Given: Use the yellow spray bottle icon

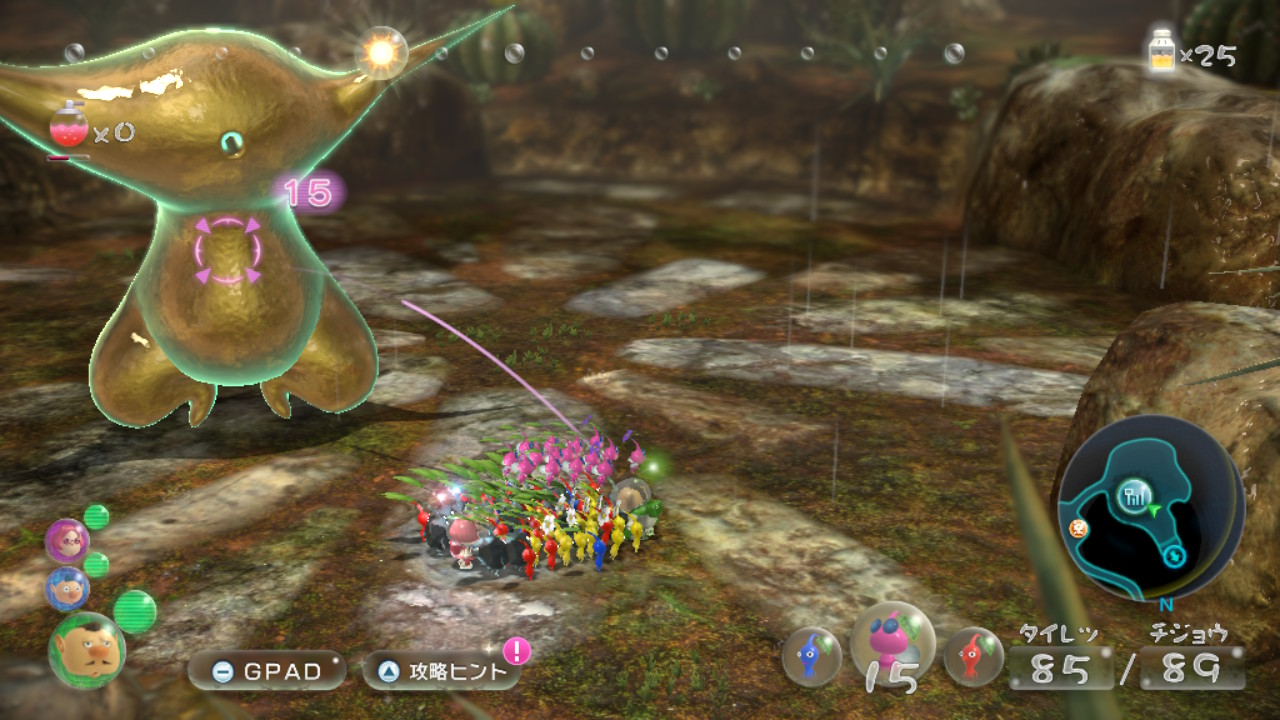Looking at the screenshot, I should tap(1162, 51).
